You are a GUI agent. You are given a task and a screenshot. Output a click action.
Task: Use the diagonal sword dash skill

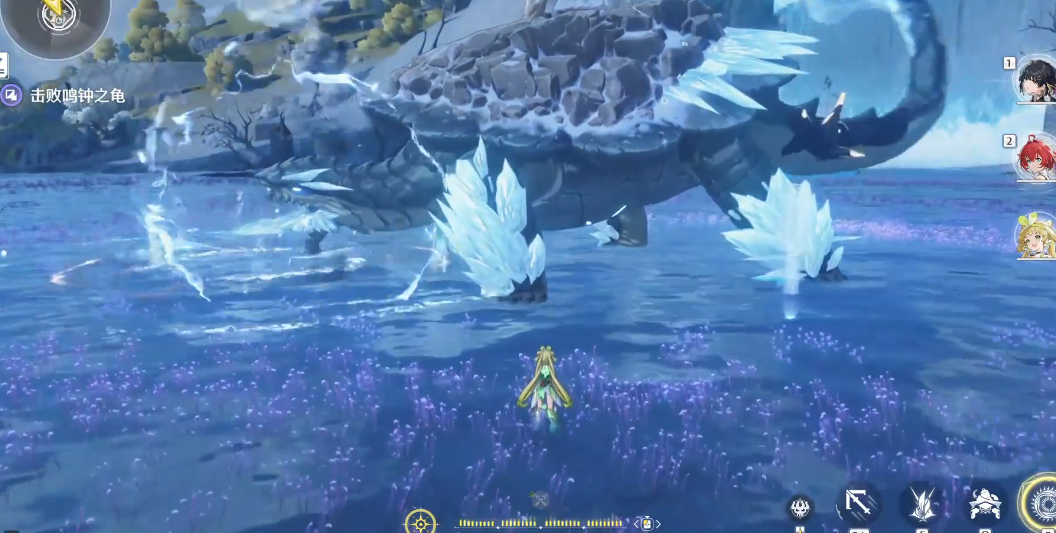[x=858, y=503]
